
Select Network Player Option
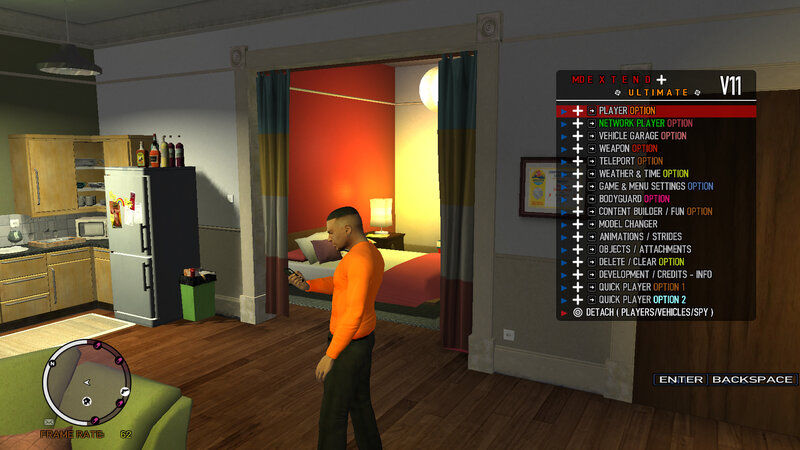pyautogui.click(x=645, y=123)
